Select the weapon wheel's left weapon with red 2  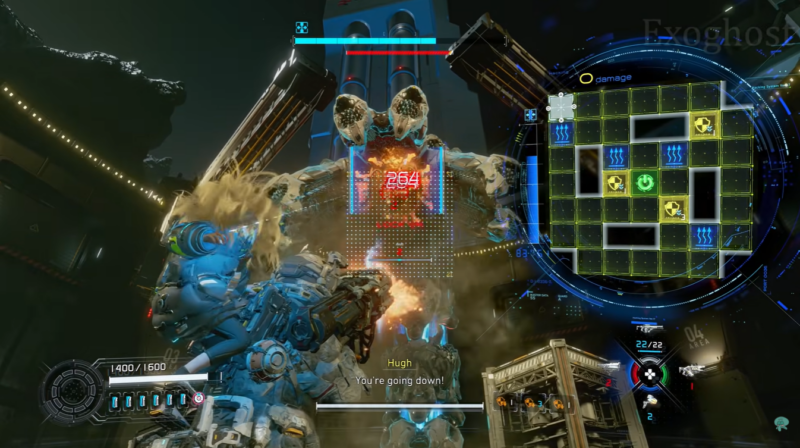607,372
